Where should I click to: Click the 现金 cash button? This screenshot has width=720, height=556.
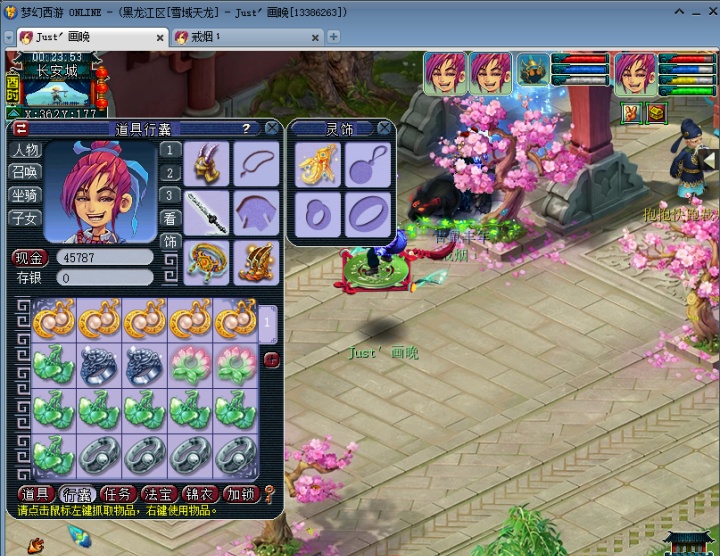[30, 258]
